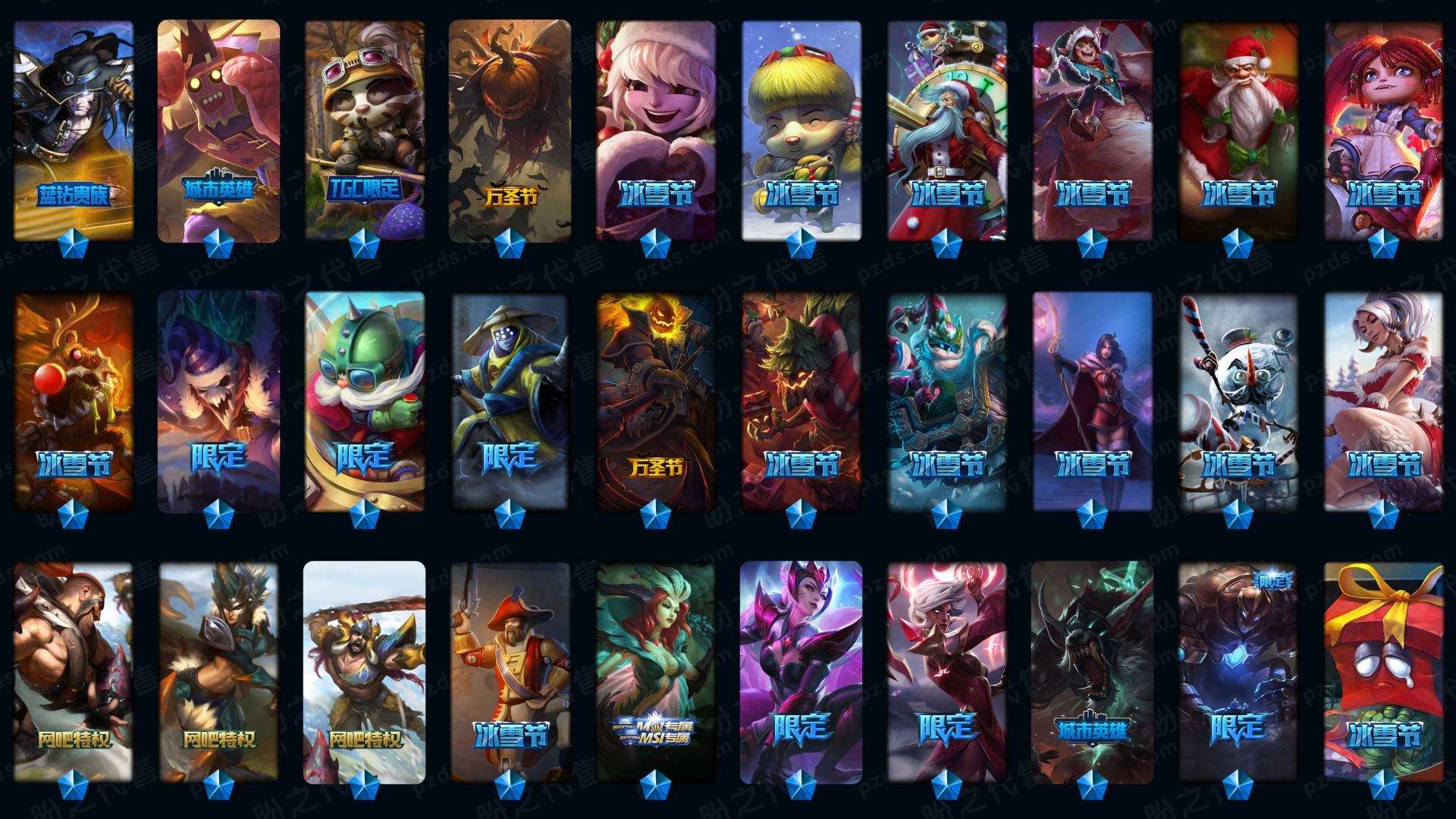Select the green-helmeted bearded pilot 限定 card

click(x=365, y=402)
